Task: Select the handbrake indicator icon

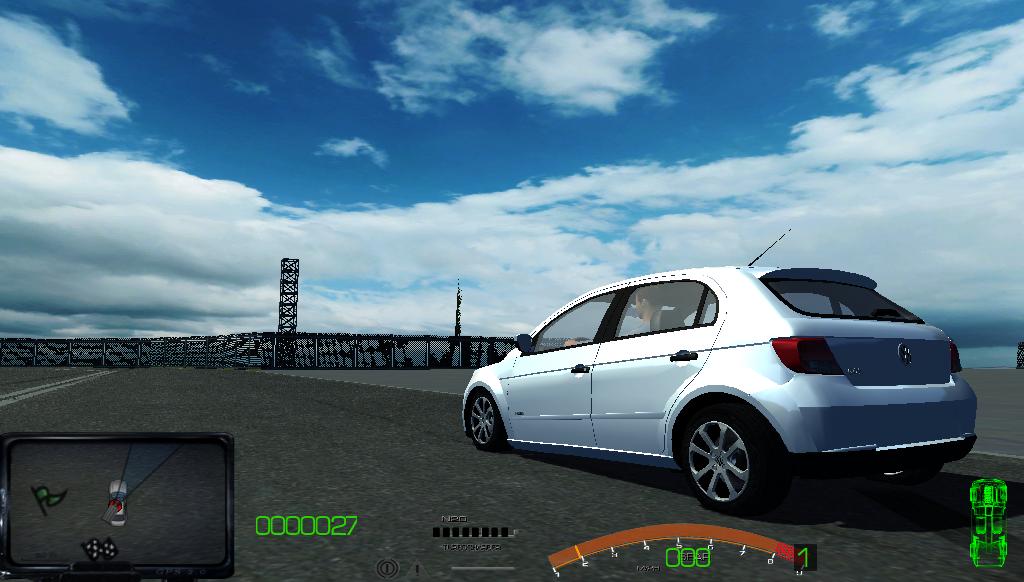Action: [387, 568]
